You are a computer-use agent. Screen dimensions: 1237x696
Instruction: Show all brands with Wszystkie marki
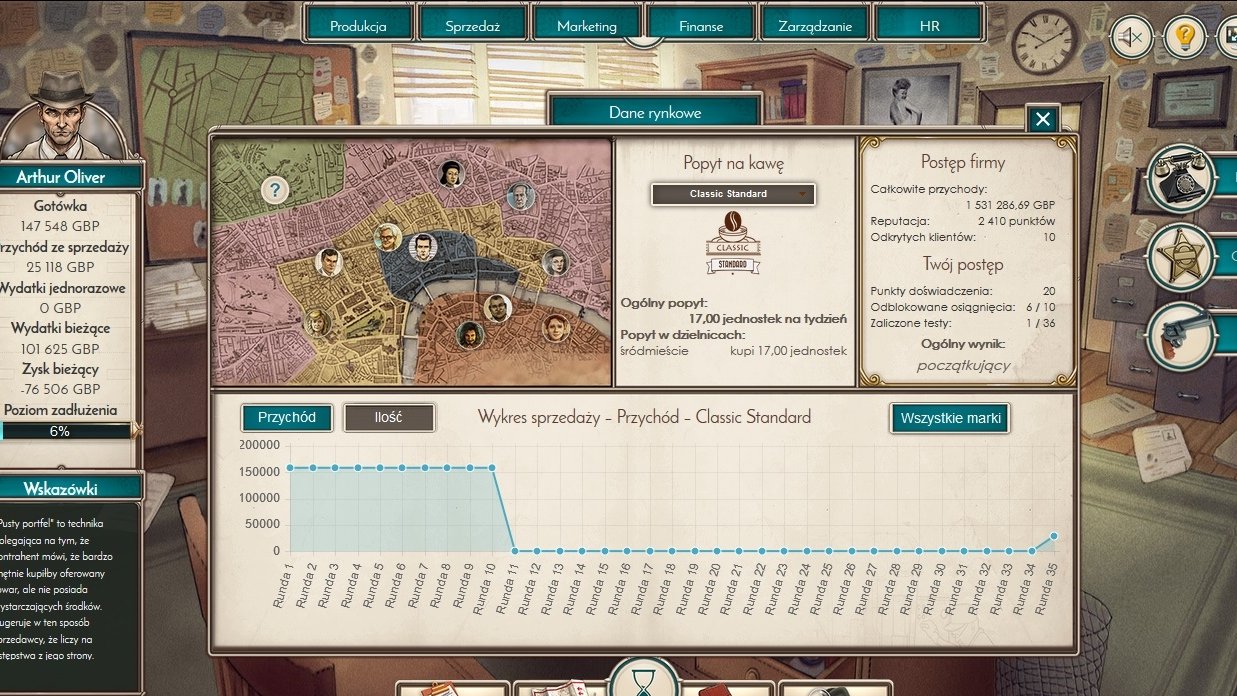pyautogui.click(x=949, y=418)
